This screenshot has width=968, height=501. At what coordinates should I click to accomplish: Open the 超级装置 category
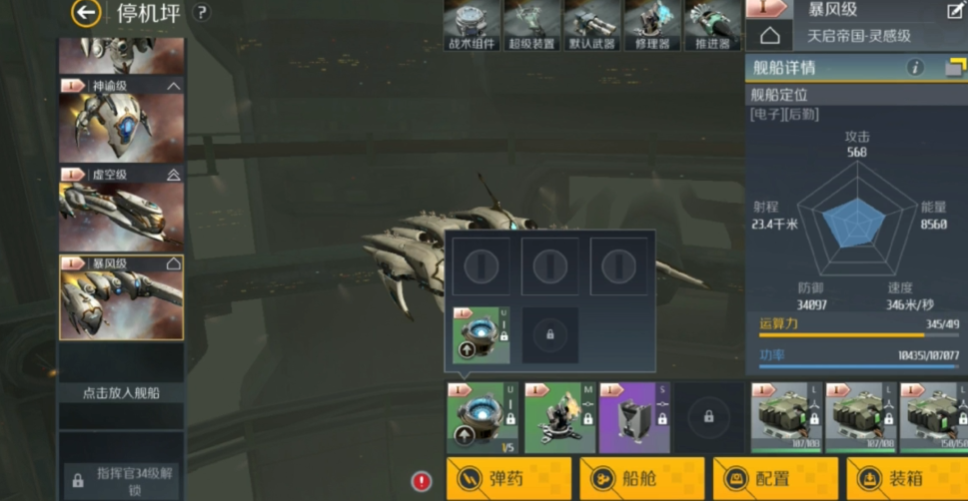pyautogui.click(x=531, y=25)
